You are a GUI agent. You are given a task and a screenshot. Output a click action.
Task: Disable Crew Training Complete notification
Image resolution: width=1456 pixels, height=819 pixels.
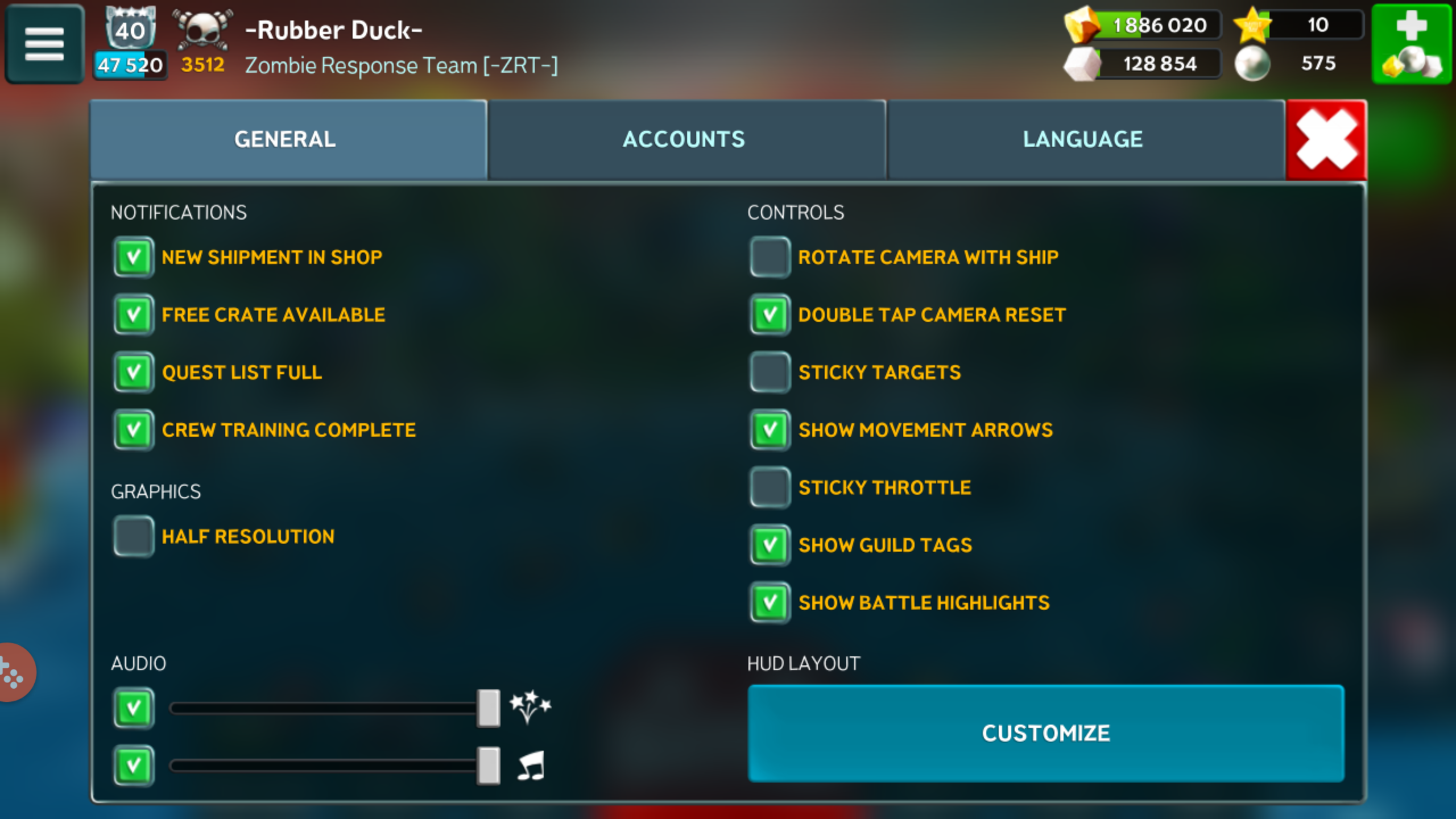[134, 430]
